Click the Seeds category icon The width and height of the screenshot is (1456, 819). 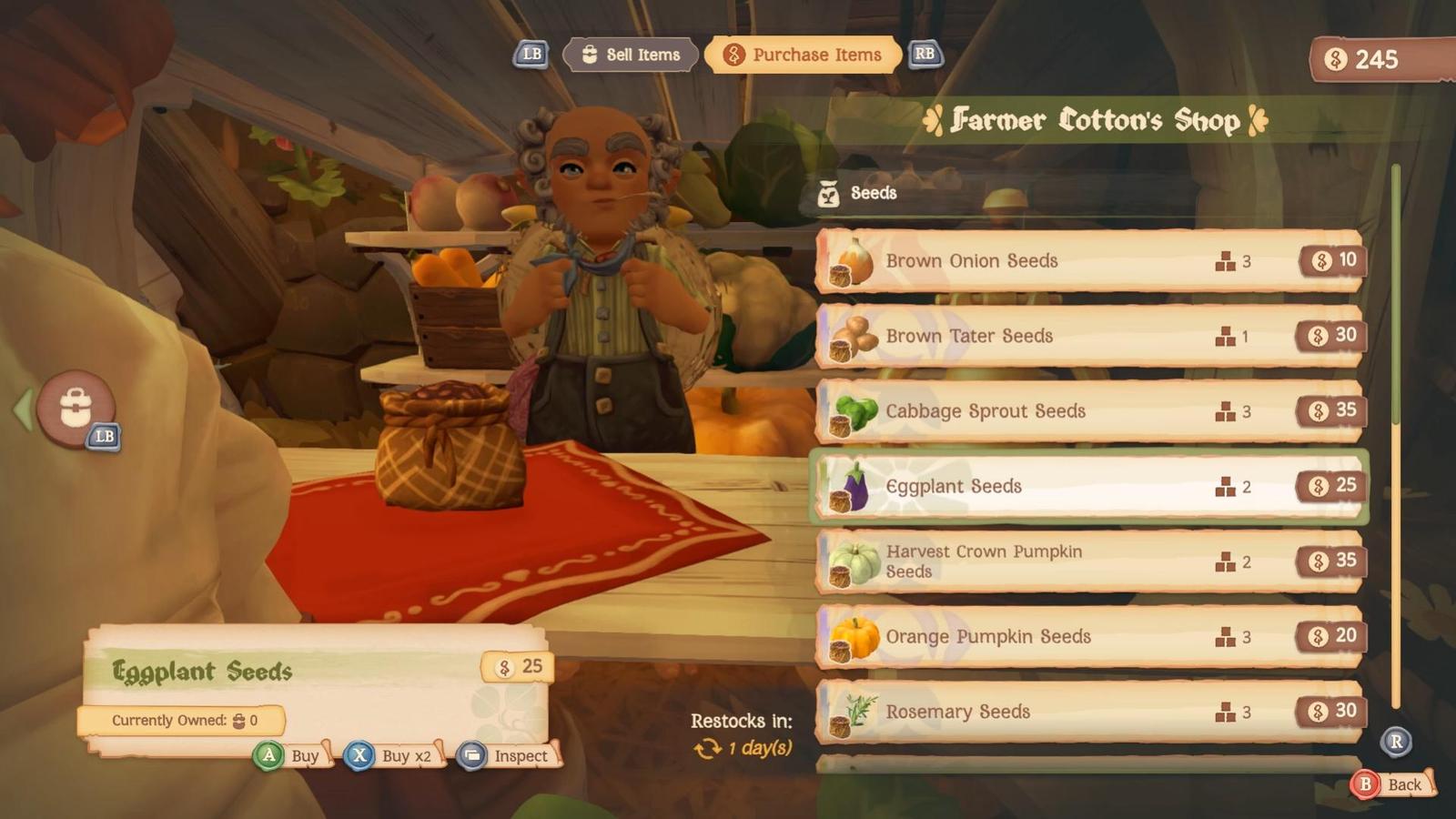pos(830,194)
